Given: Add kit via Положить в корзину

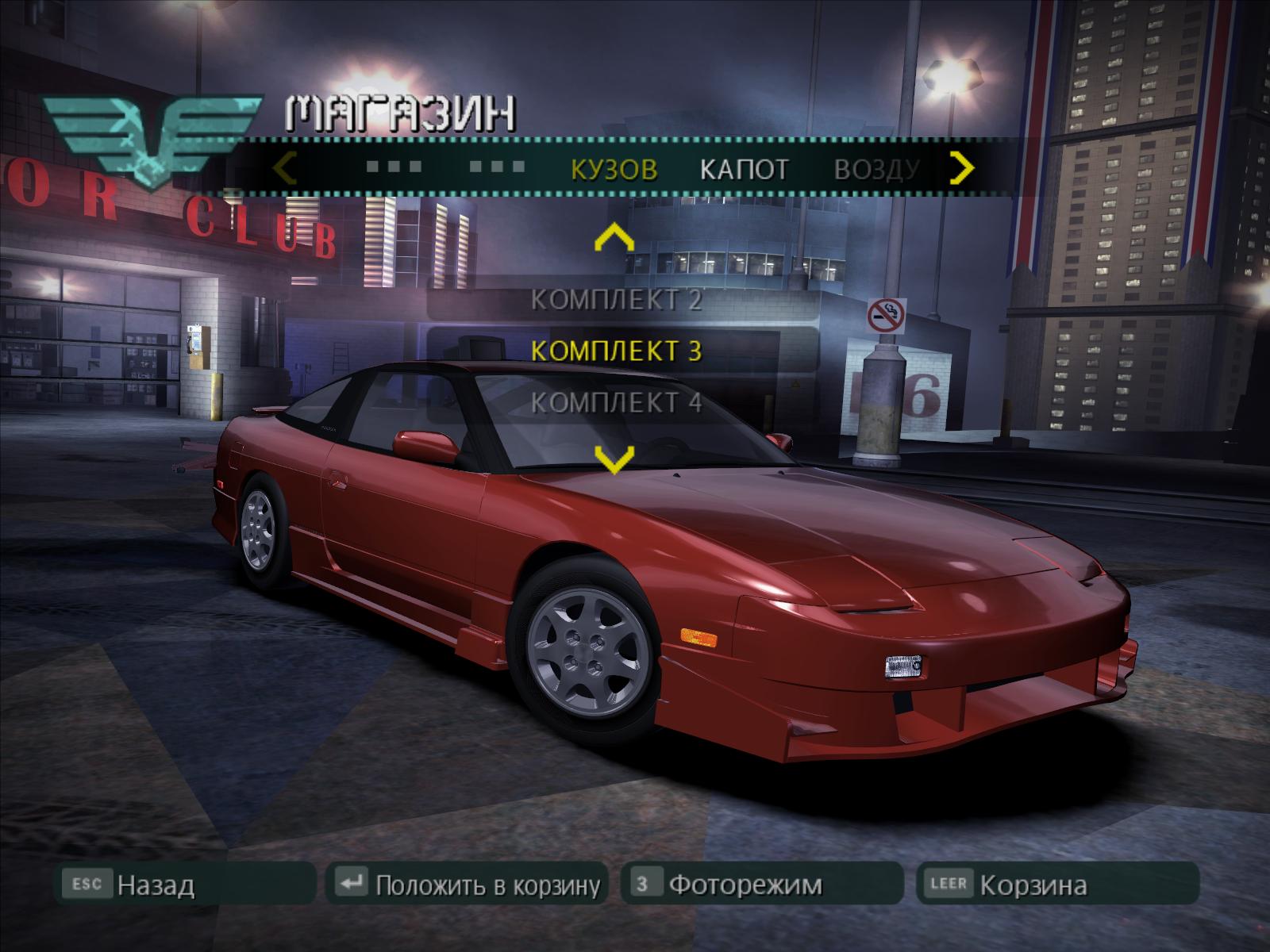Looking at the screenshot, I should click(x=487, y=884).
